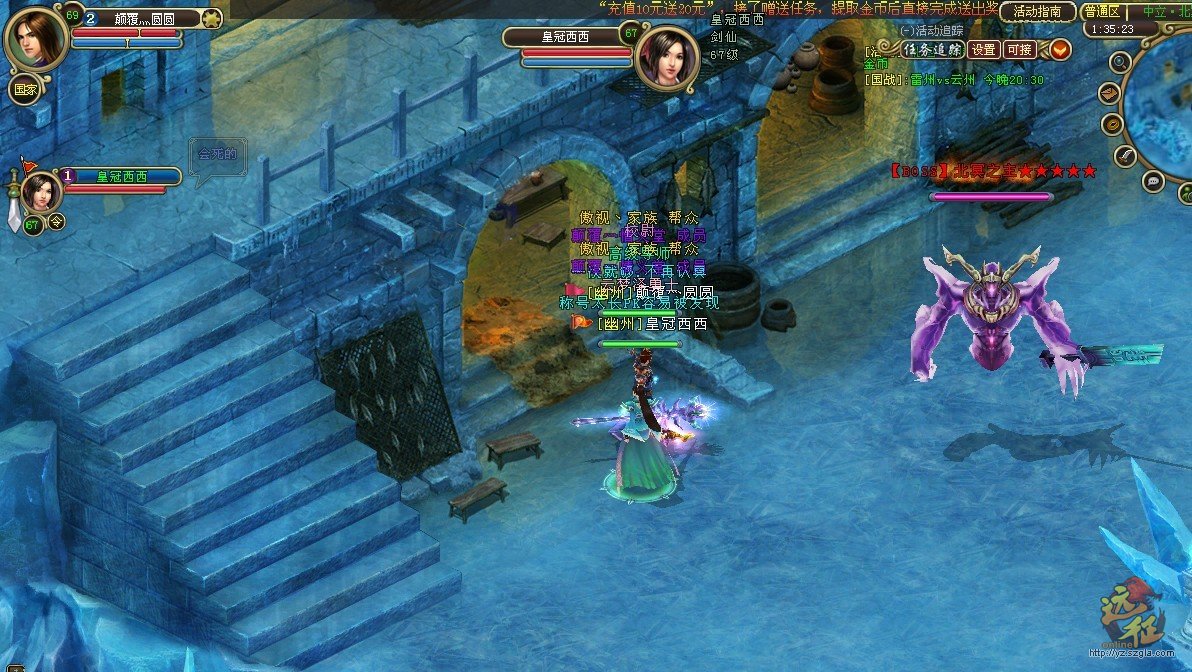Open the 活动指南 activity guide
Image resolution: width=1192 pixels, height=672 pixels.
click(x=1037, y=12)
